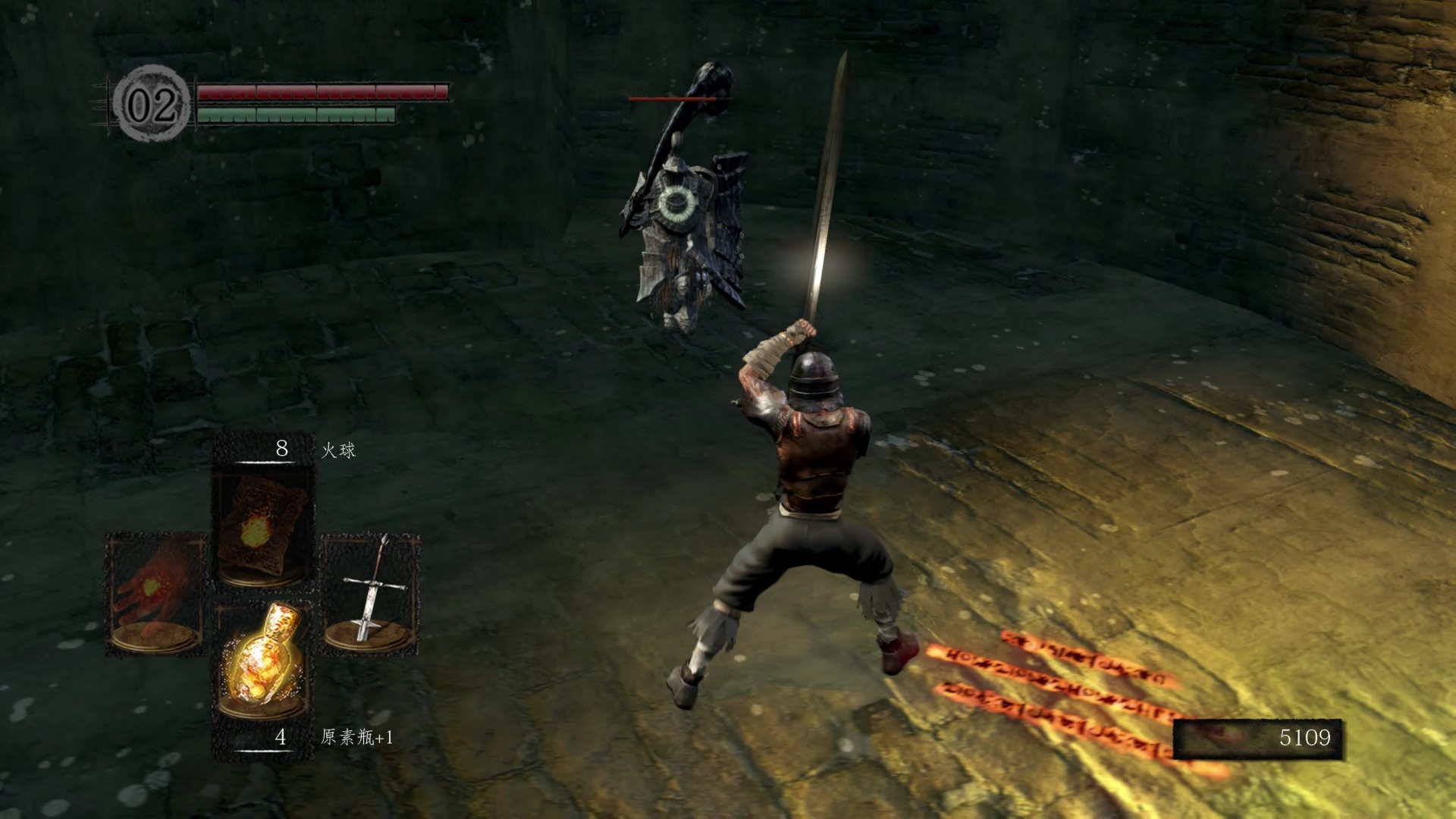Select the greatsword right-hand weapon slot
The width and height of the screenshot is (1456, 819).
click(372, 593)
